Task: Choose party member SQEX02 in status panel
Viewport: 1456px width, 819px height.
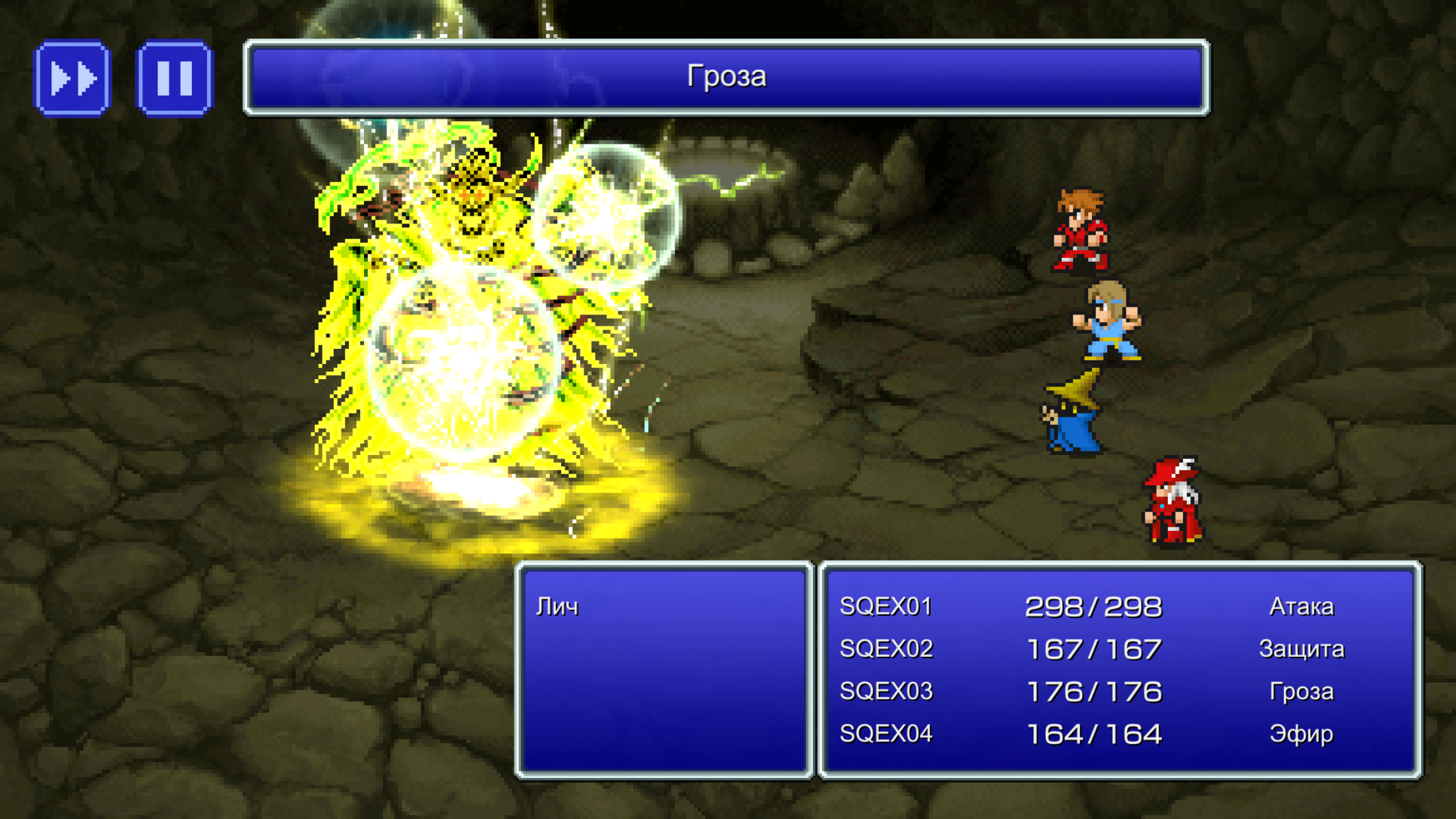Action: 886,650
